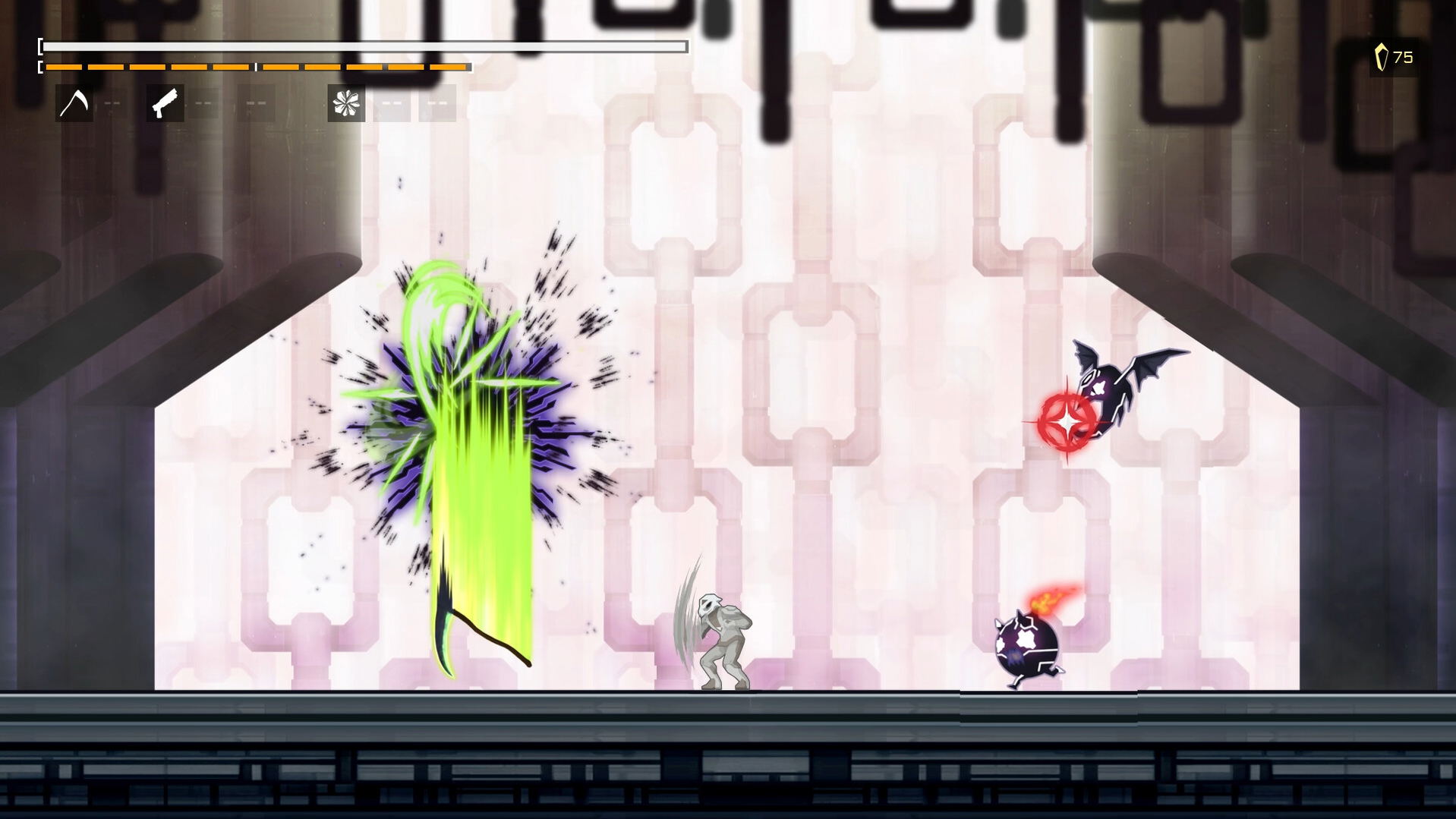
Task: Select the scythe tab in the hotbar
Action: point(74,102)
